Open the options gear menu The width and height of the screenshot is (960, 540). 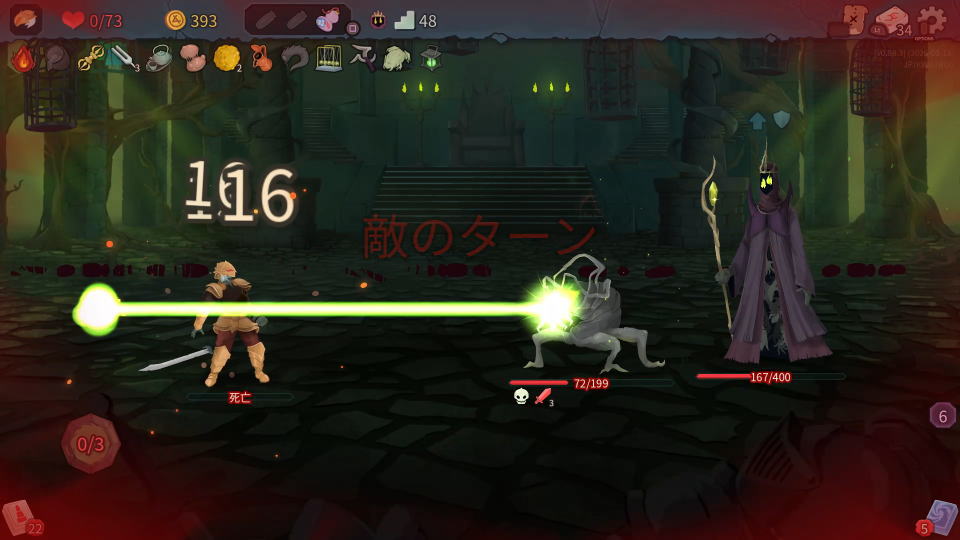click(932, 20)
